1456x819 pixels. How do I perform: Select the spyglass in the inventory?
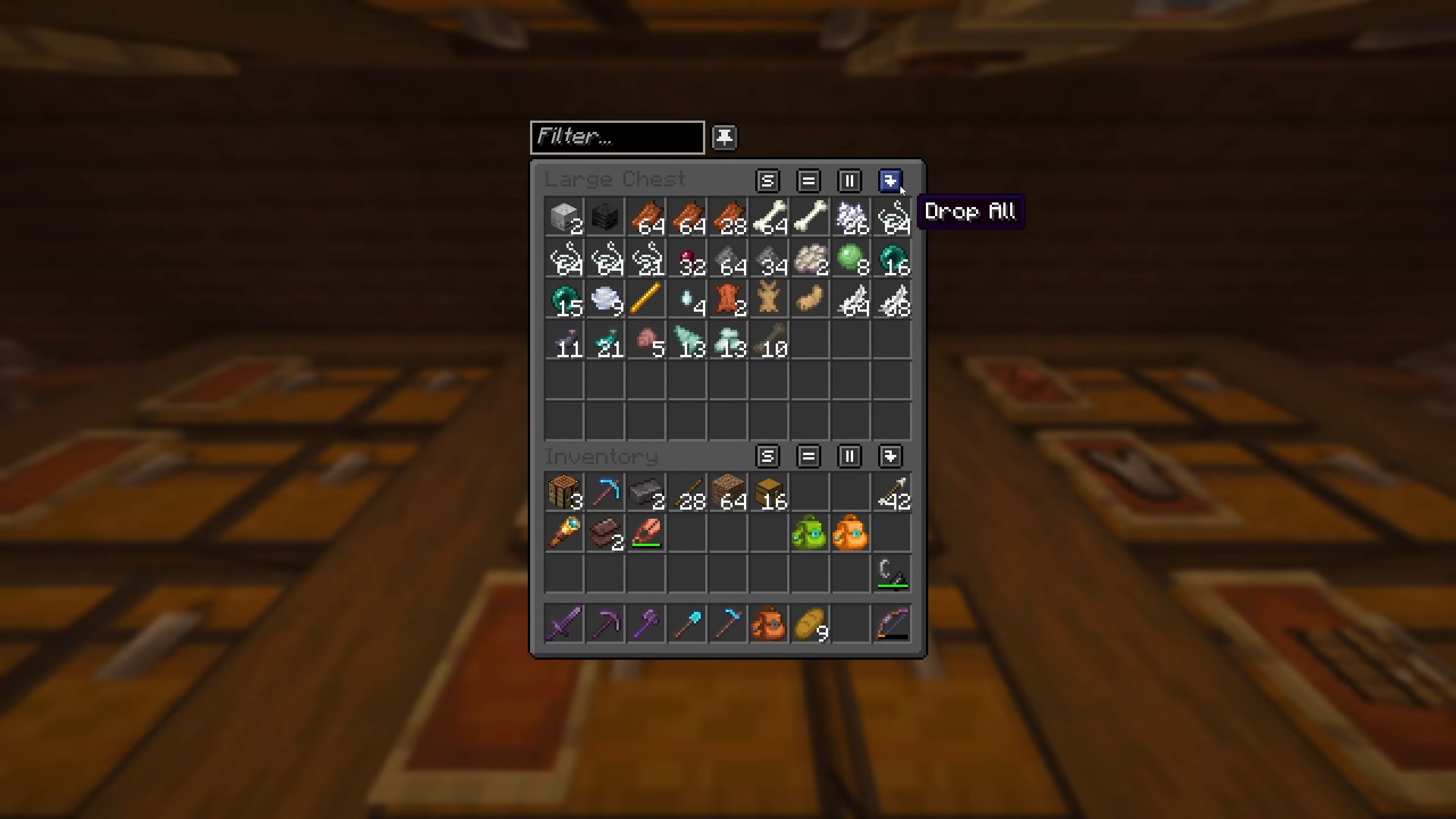(x=564, y=533)
